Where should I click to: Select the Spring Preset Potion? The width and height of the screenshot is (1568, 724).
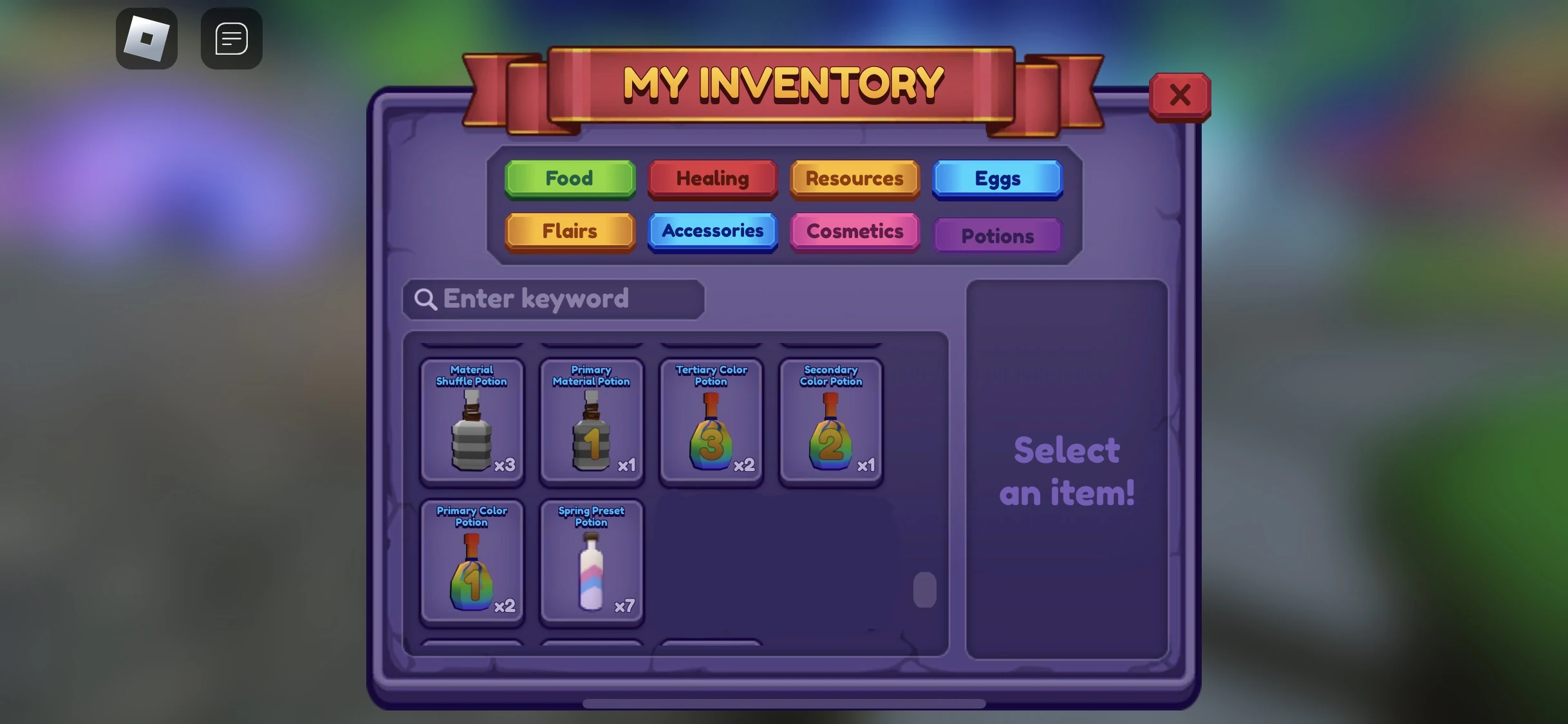pos(591,563)
